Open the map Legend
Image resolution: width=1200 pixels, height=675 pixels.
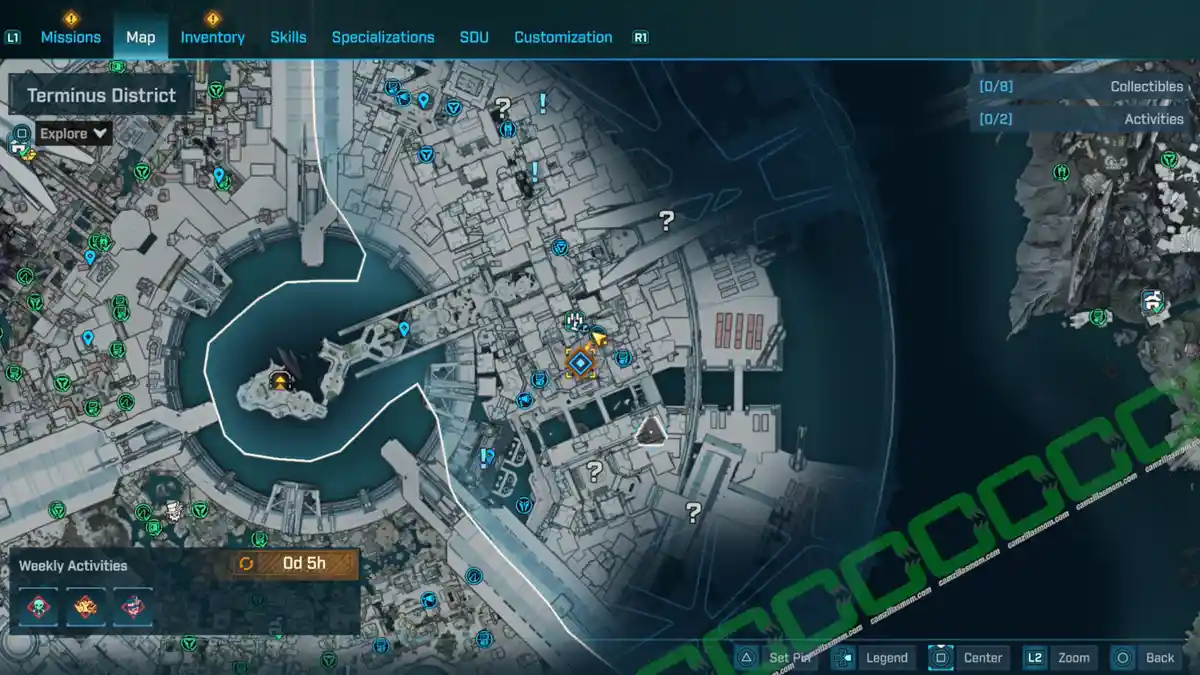(x=872, y=657)
